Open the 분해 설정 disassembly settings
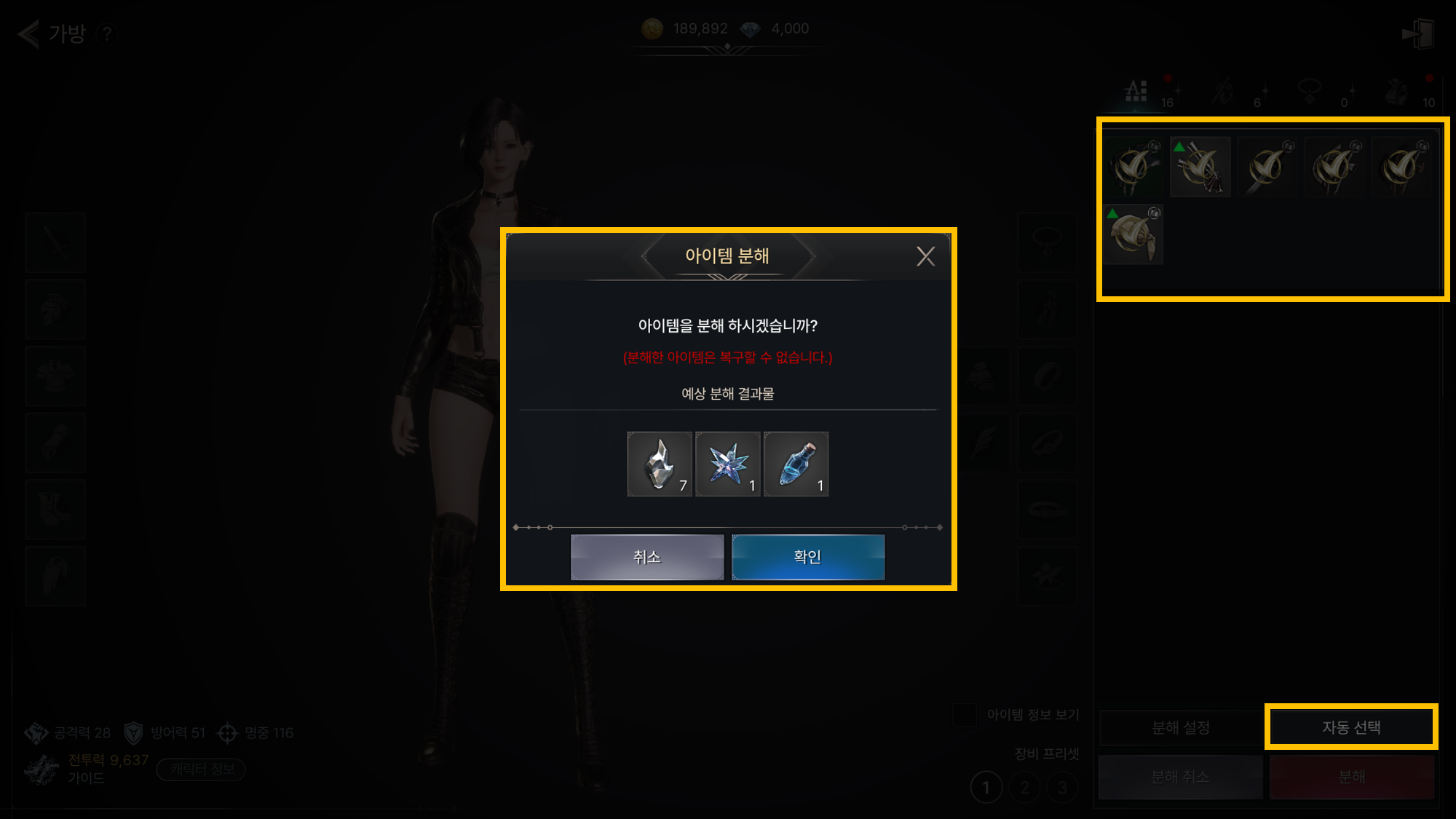 [1181, 727]
